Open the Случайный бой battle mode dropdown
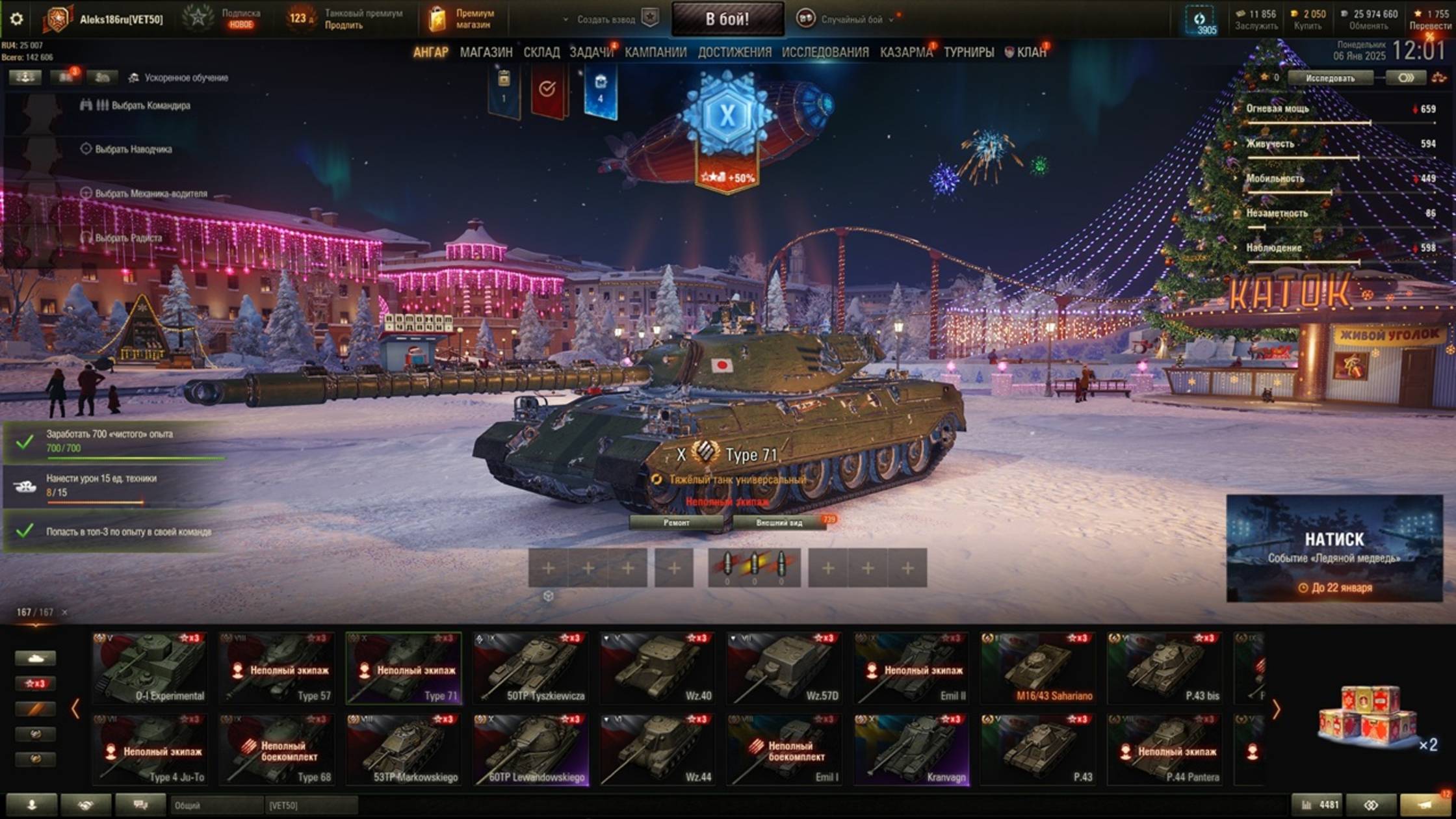Screen dimensions: 1456x819 (851, 19)
